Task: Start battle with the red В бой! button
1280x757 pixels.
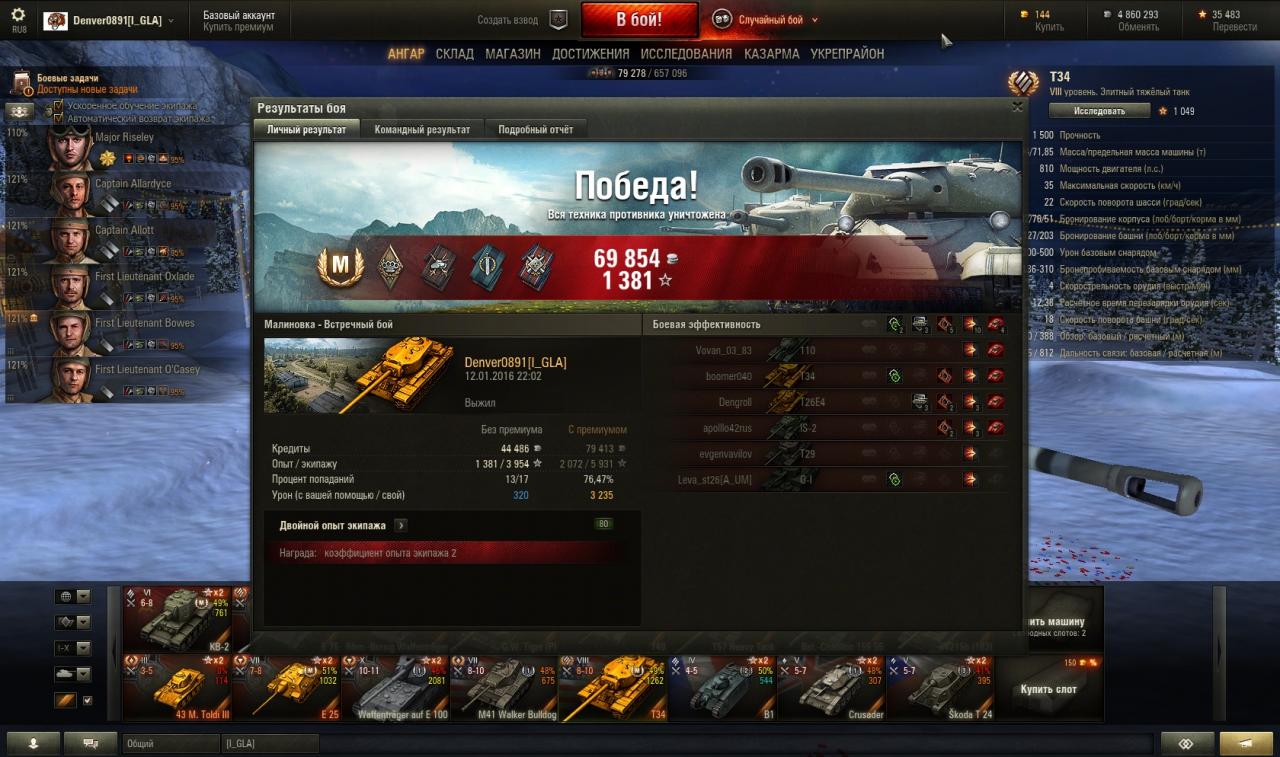Action: [x=639, y=20]
